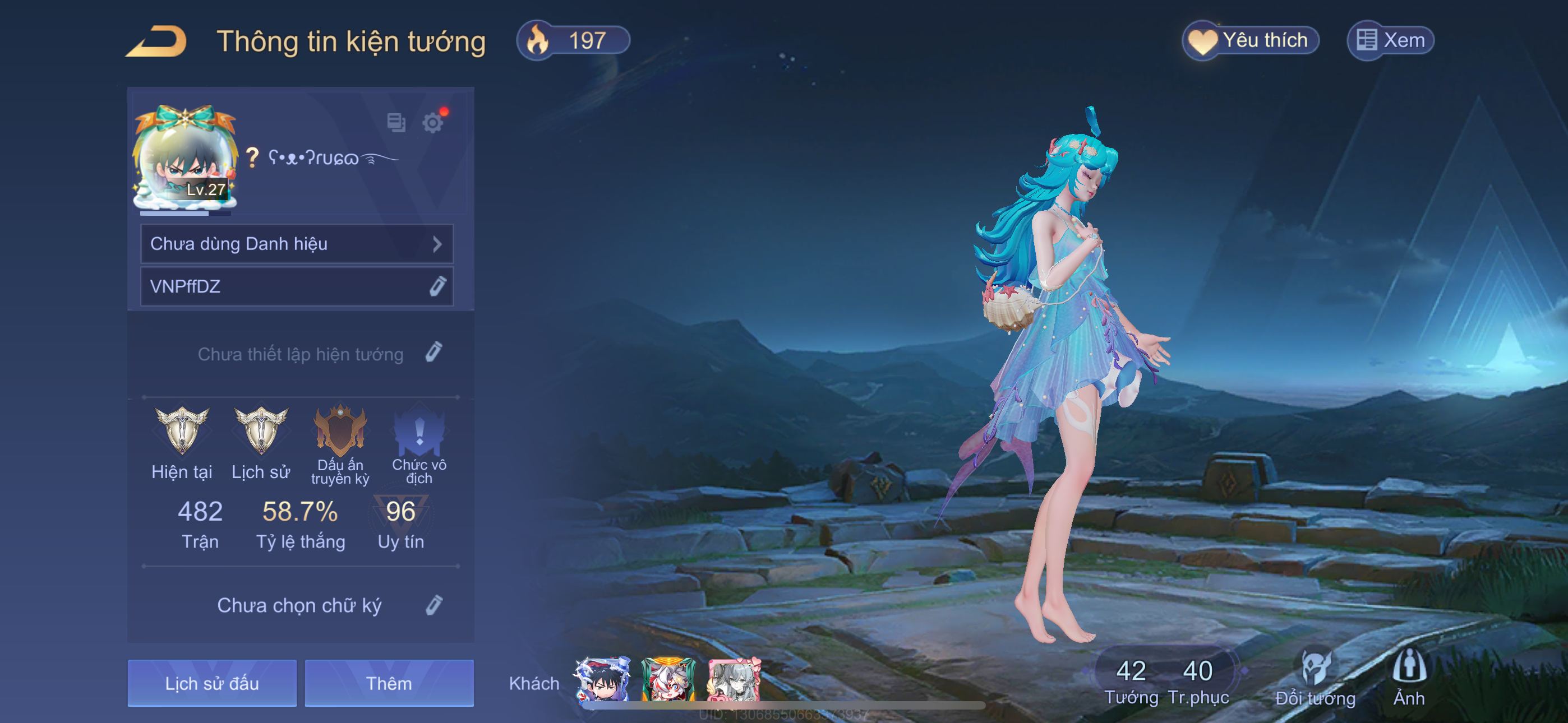
Task: Click the Xem view button
Action: point(1390,41)
